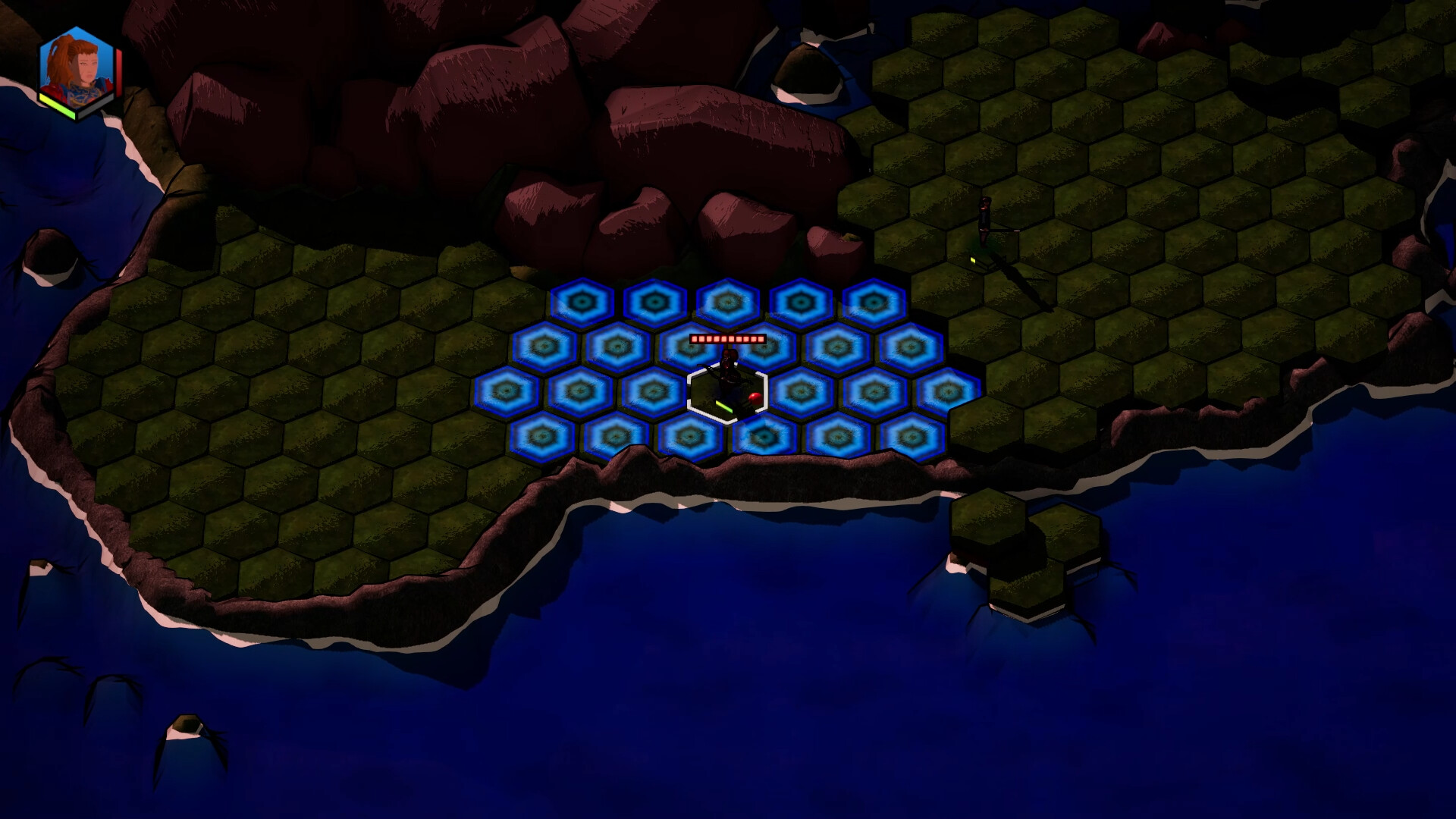Toggle the topmost glowing blue movement hex
1456x819 pixels.
pyautogui.click(x=727, y=302)
